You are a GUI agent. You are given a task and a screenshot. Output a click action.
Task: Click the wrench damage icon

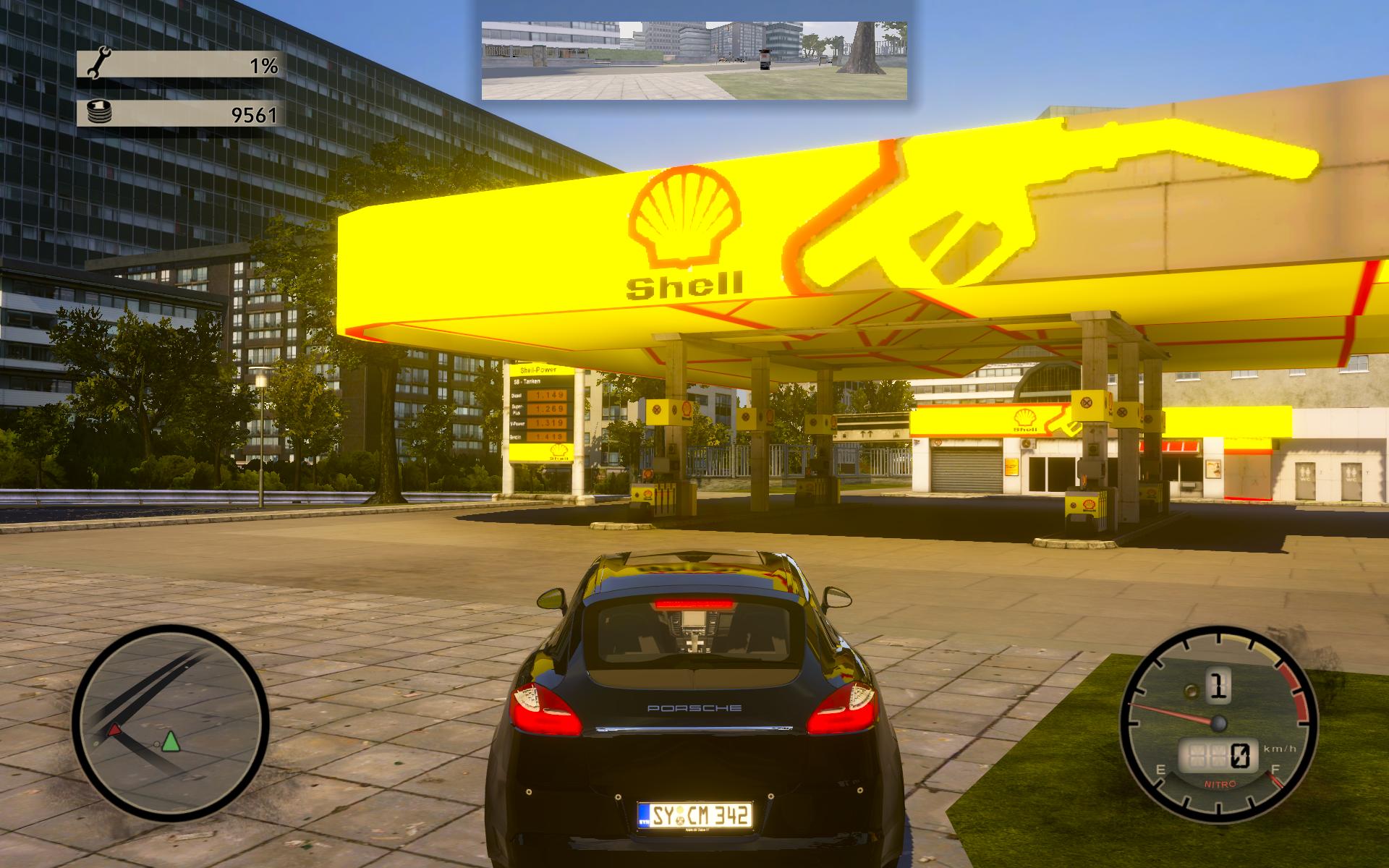[96, 65]
